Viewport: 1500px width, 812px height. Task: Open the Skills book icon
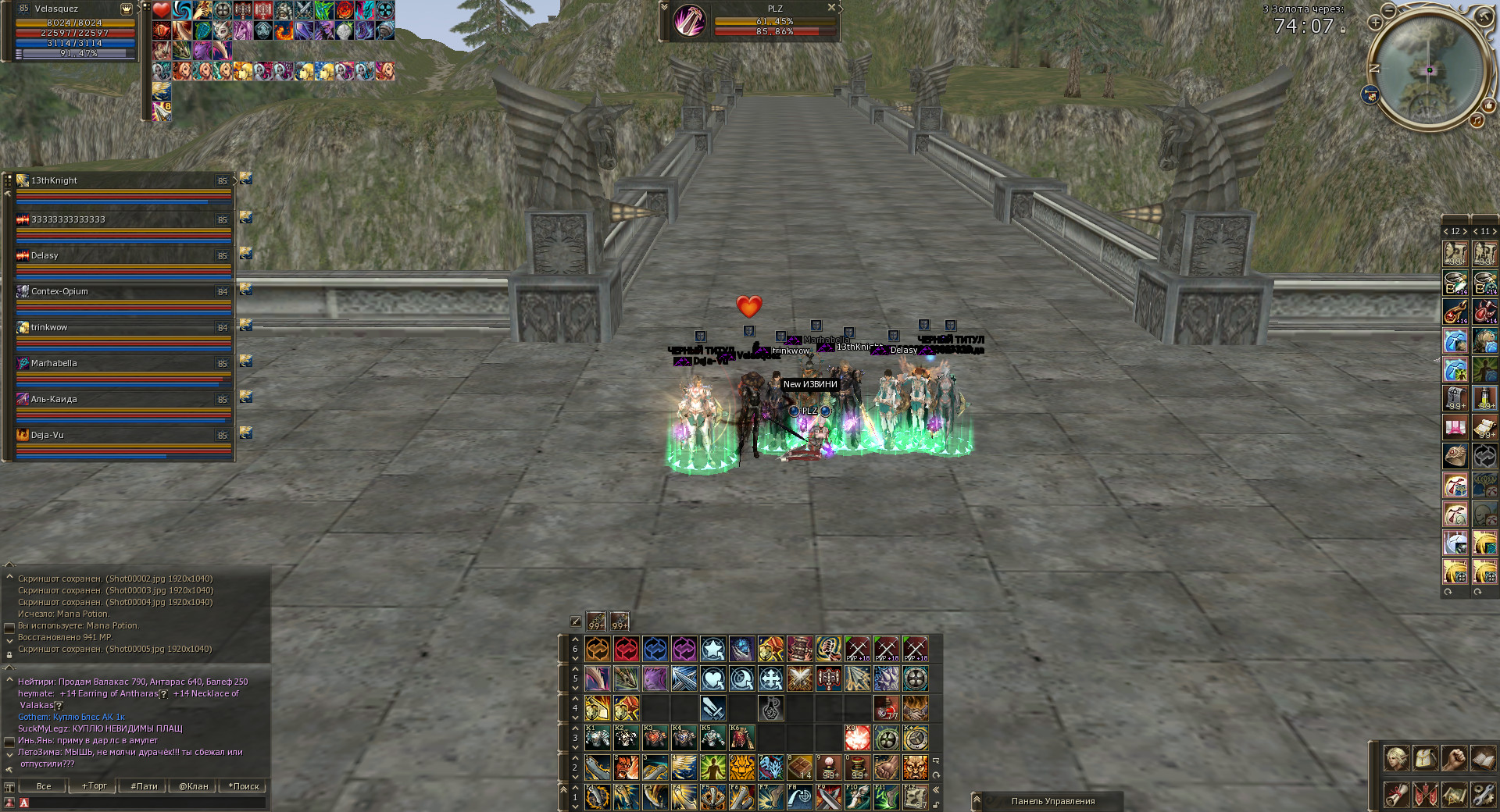click(x=1483, y=758)
